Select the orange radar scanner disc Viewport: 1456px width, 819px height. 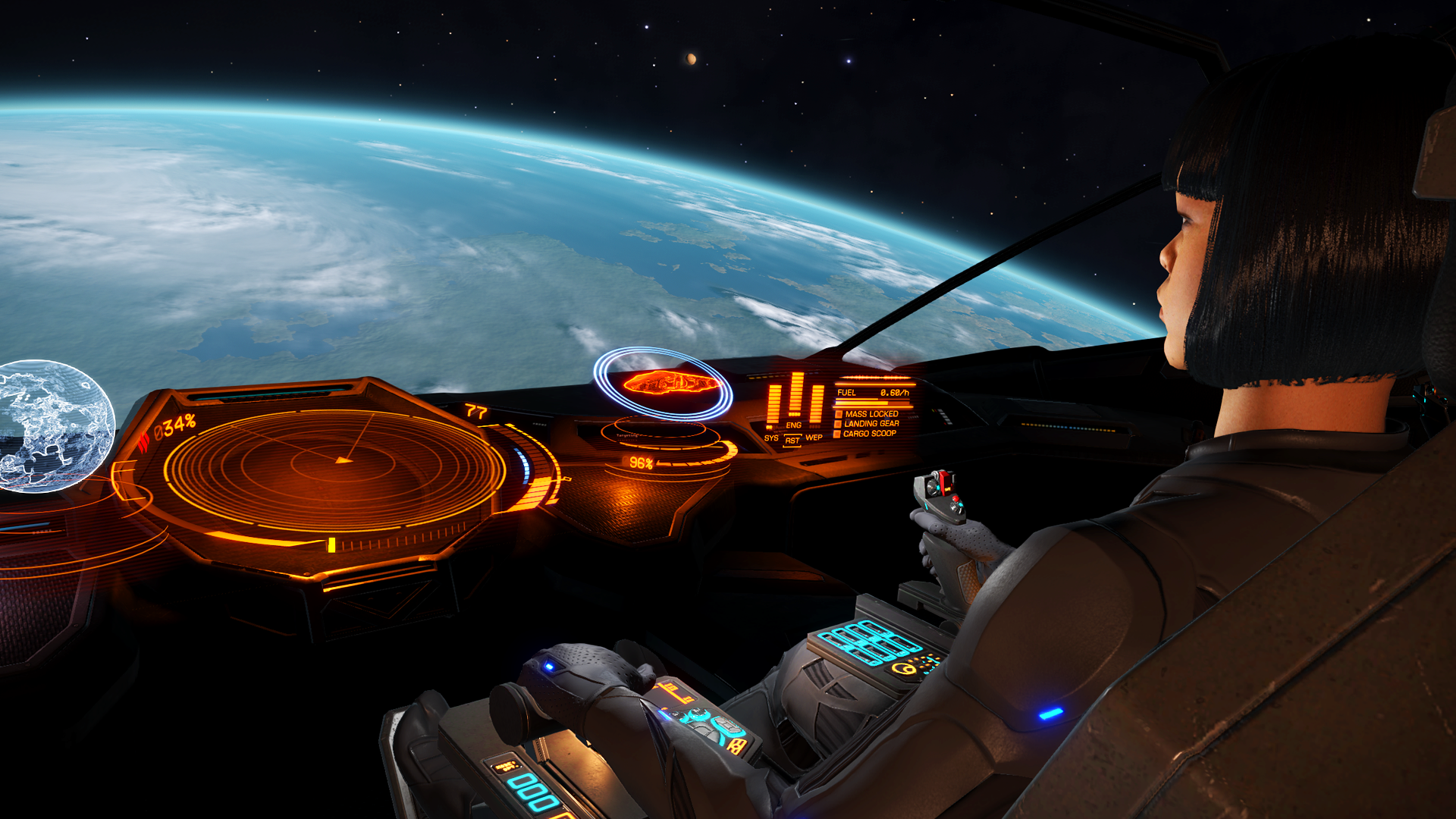[x=334, y=469]
